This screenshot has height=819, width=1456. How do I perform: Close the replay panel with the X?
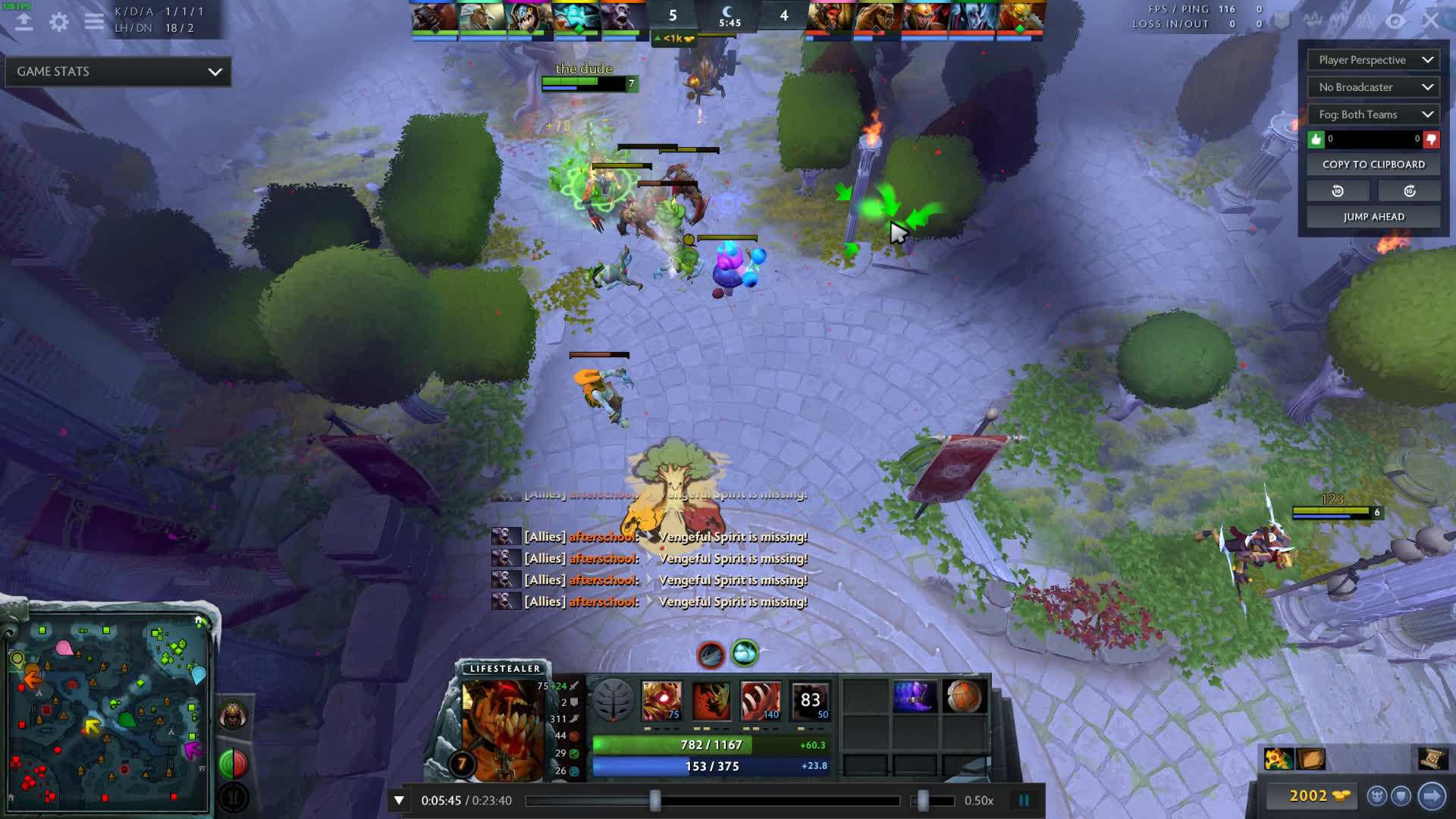[1430, 21]
